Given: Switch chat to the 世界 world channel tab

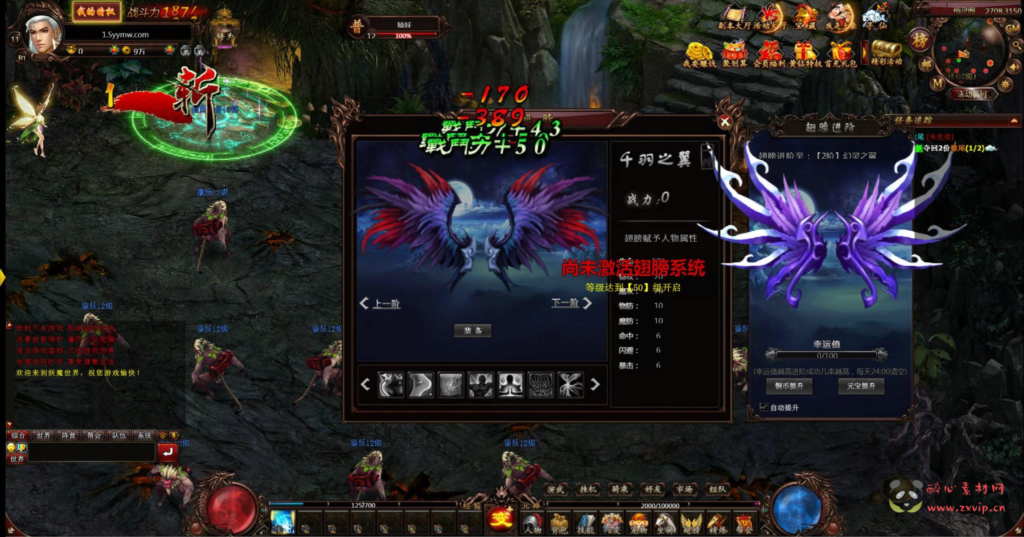Looking at the screenshot, I should coord(44,436).
